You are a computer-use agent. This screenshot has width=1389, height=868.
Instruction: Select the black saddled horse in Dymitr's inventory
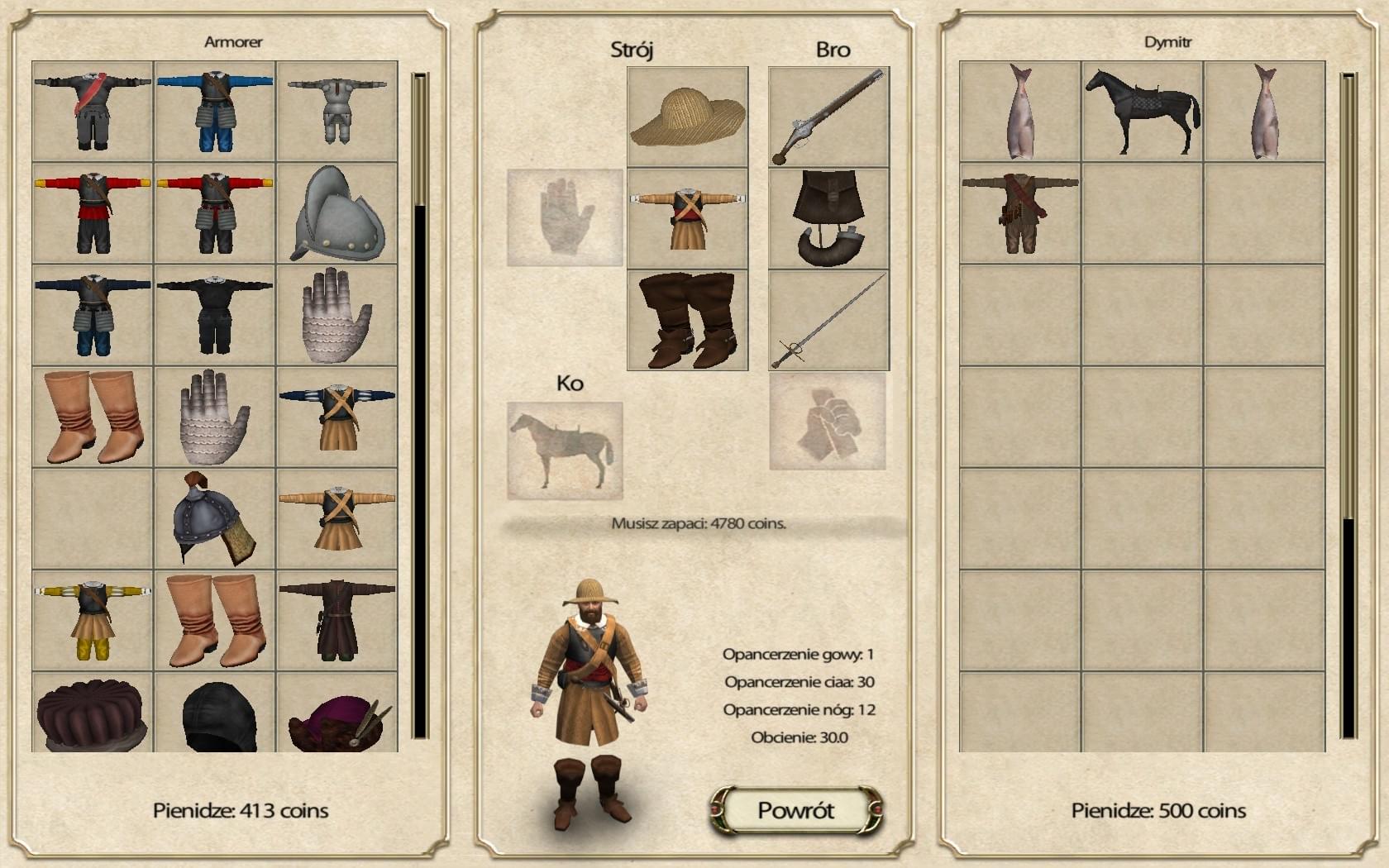pyautogui.click(x=1143, y=112)
